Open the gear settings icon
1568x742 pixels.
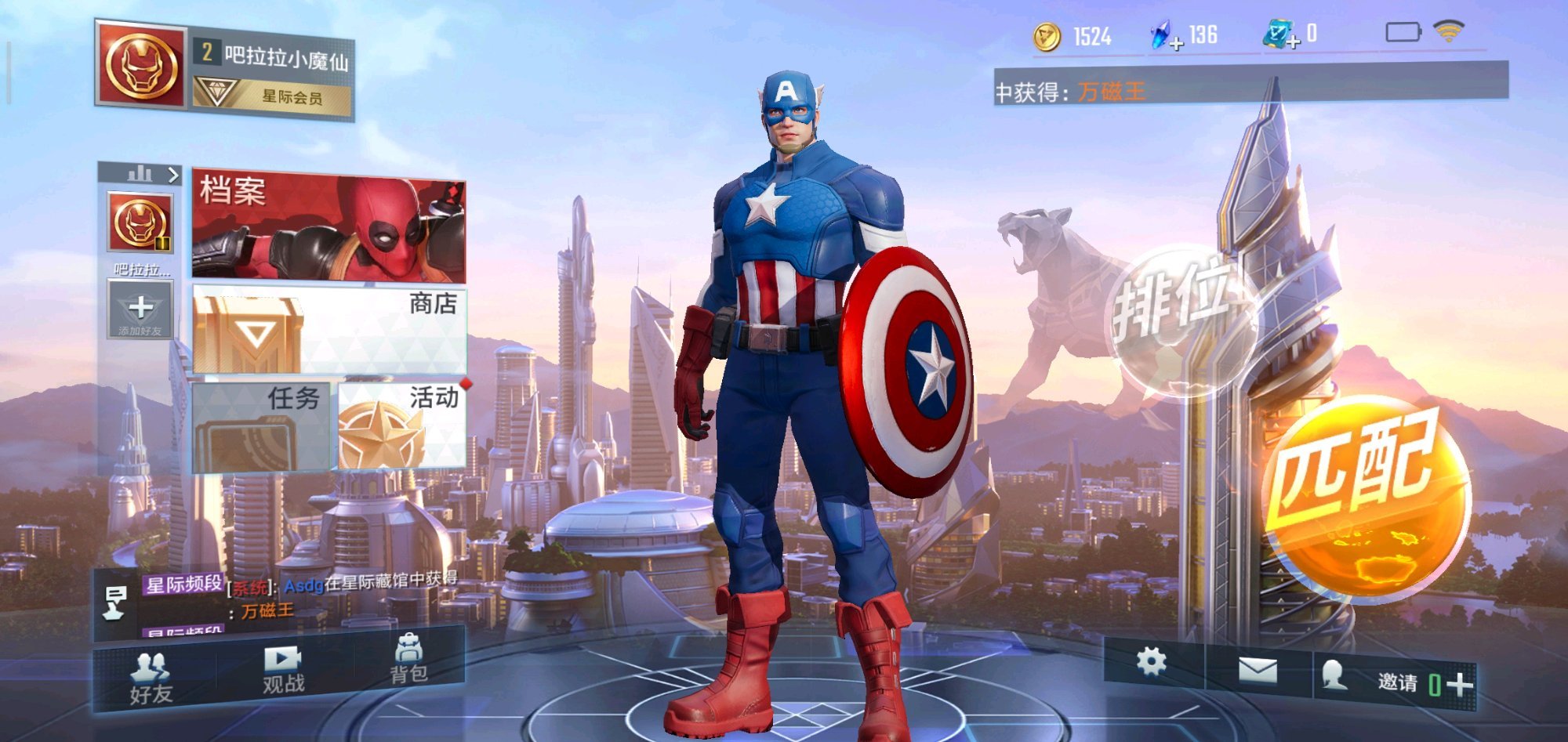point(1151,662)
